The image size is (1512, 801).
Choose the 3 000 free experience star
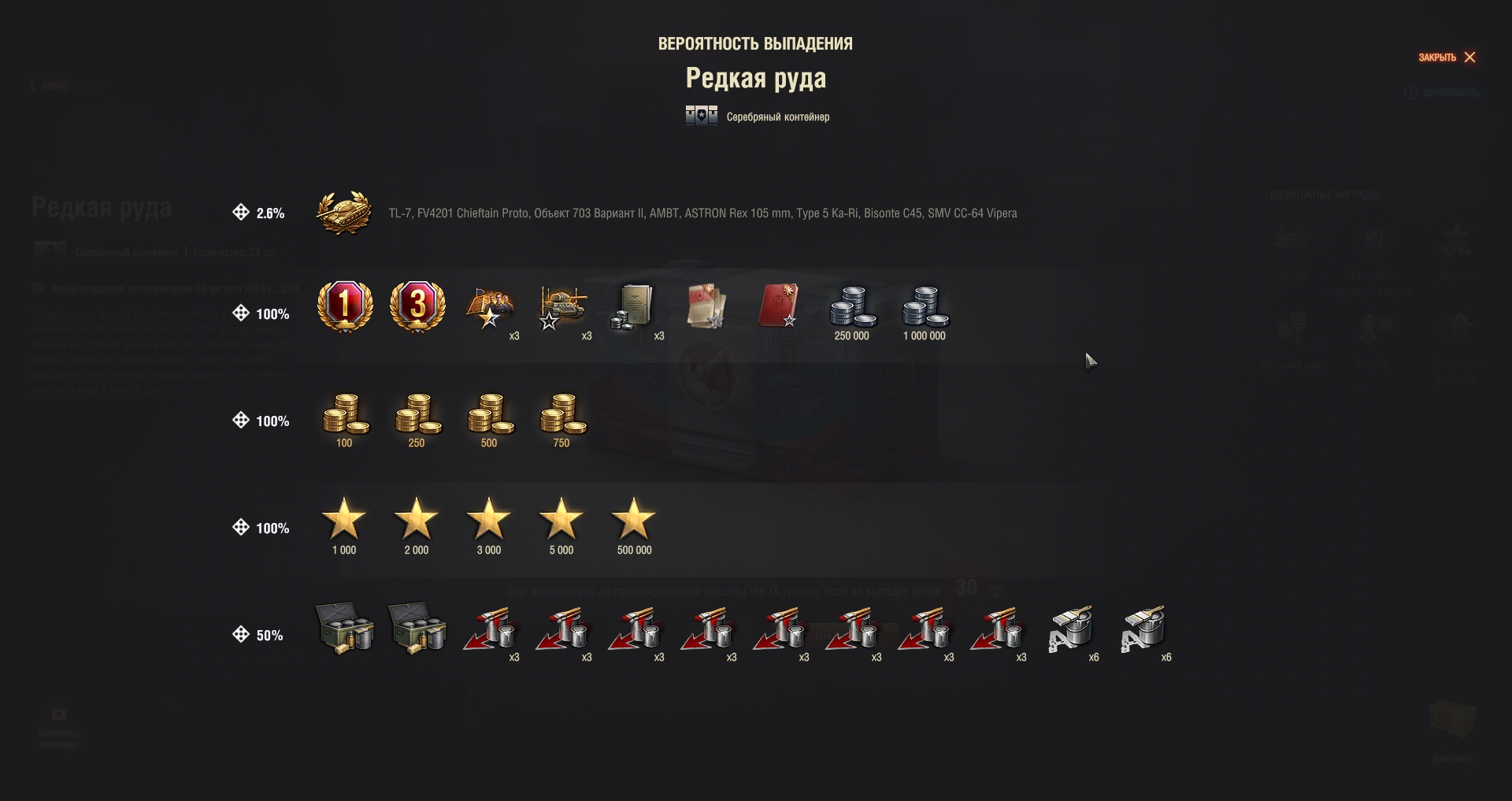pyautogui.click(x=489, y=520)
